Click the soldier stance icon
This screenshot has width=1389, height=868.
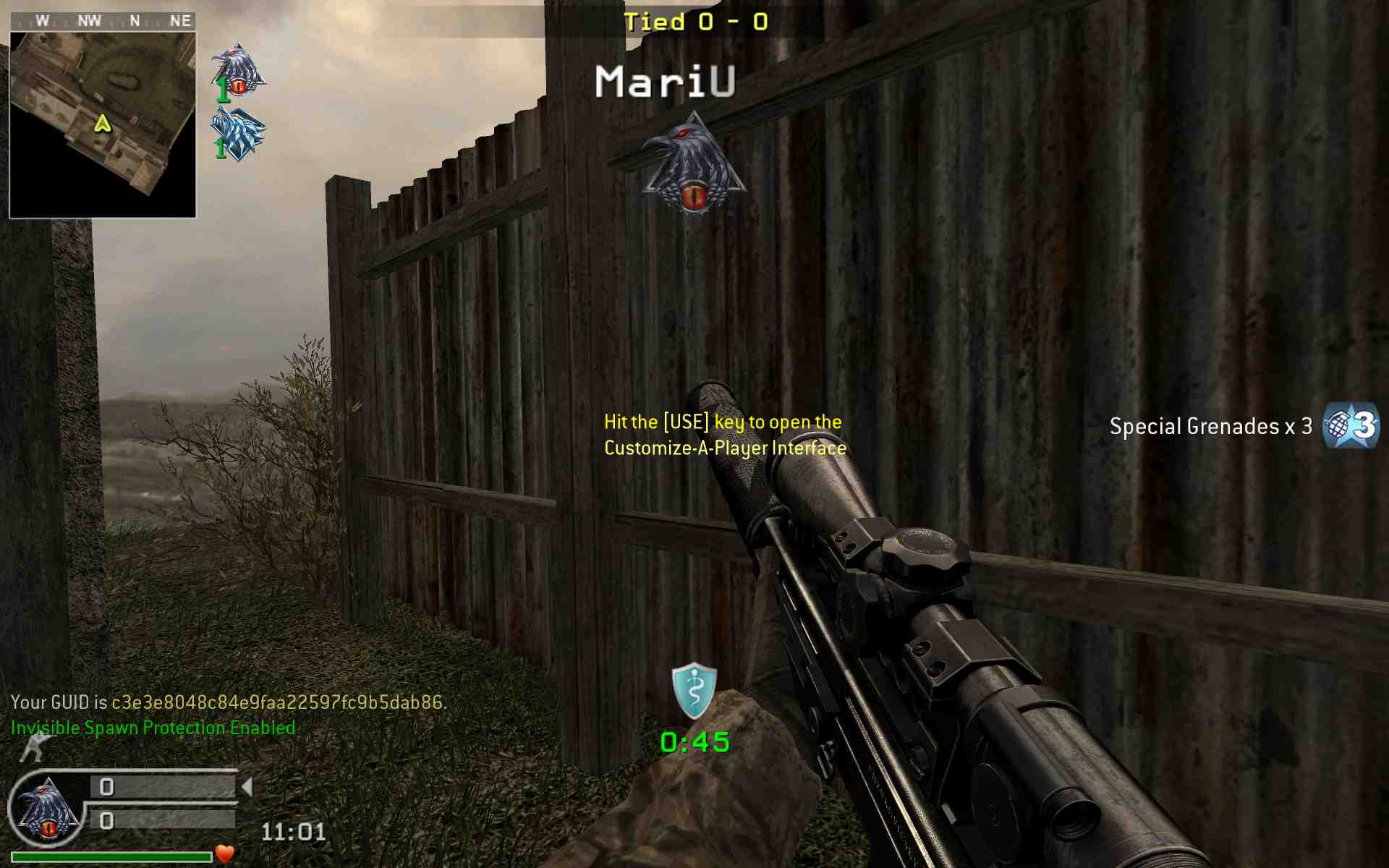[34, 748]
